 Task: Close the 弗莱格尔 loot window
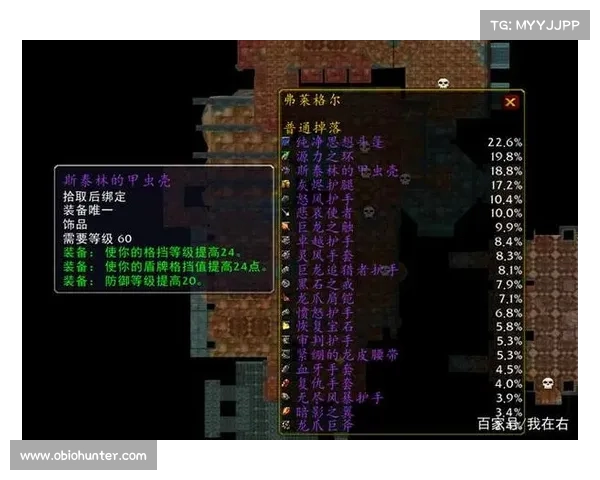click(511, 102)
